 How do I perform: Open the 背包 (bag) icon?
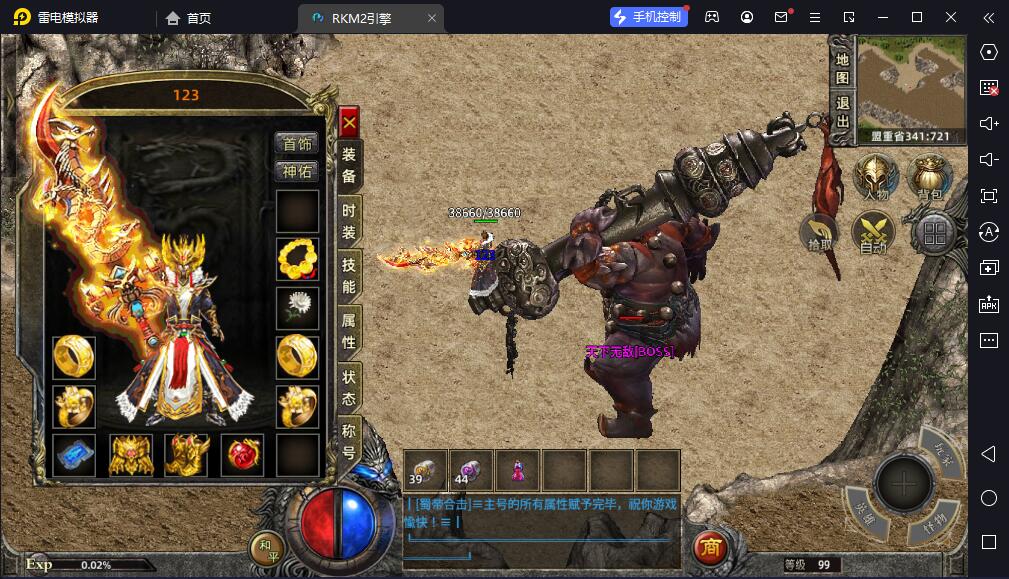click(x=930, y=180)
